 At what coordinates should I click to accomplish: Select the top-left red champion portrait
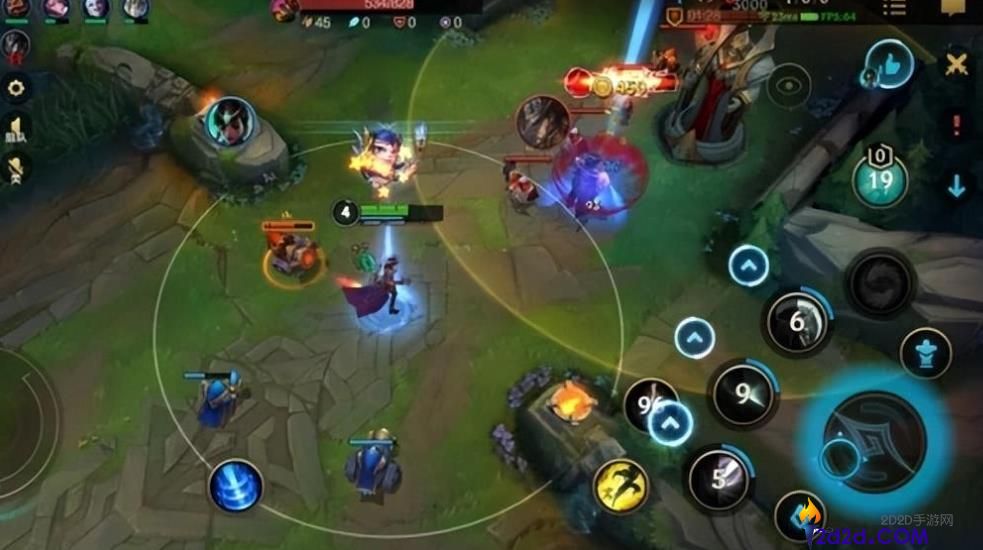(16, 44)
